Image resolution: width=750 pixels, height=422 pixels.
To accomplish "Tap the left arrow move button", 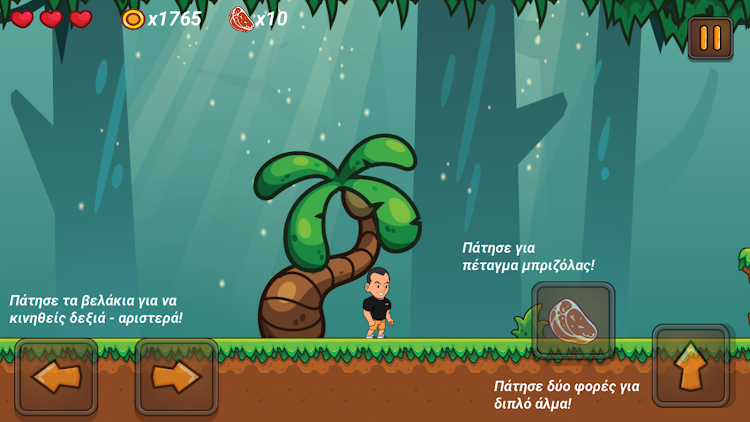I will 56,376.
